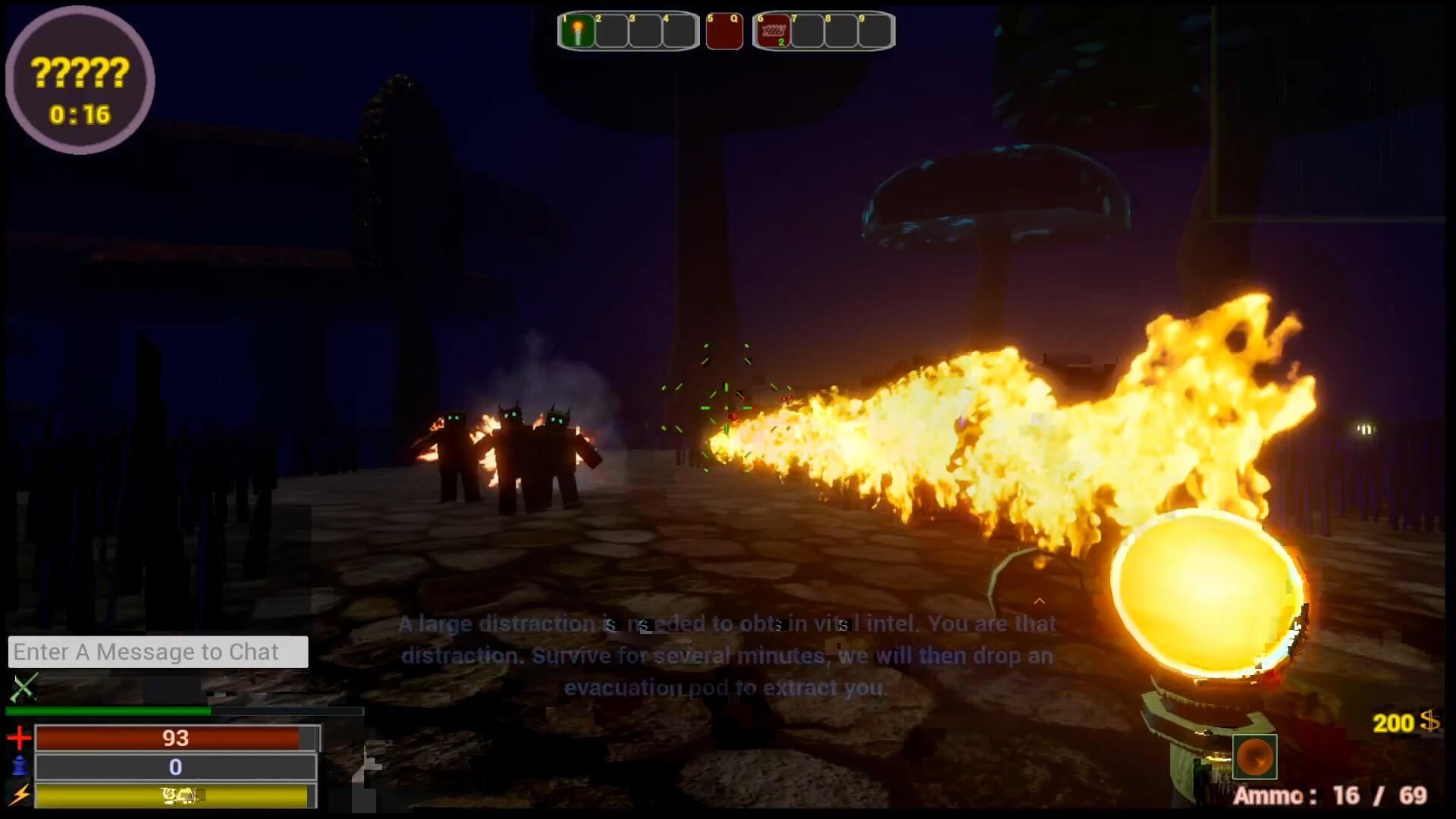1456x819 pixels.
Task: Select the flashlight in hotbar slot 1
Action: [x=578, y=31]
